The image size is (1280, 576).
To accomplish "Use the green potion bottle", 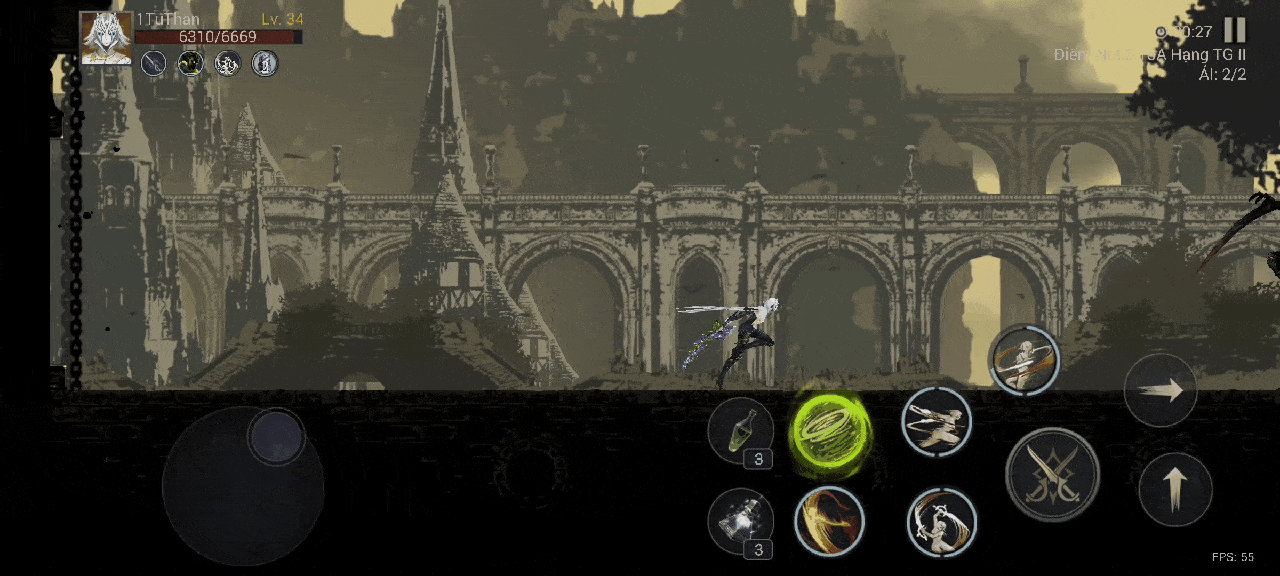I will 740,430.
